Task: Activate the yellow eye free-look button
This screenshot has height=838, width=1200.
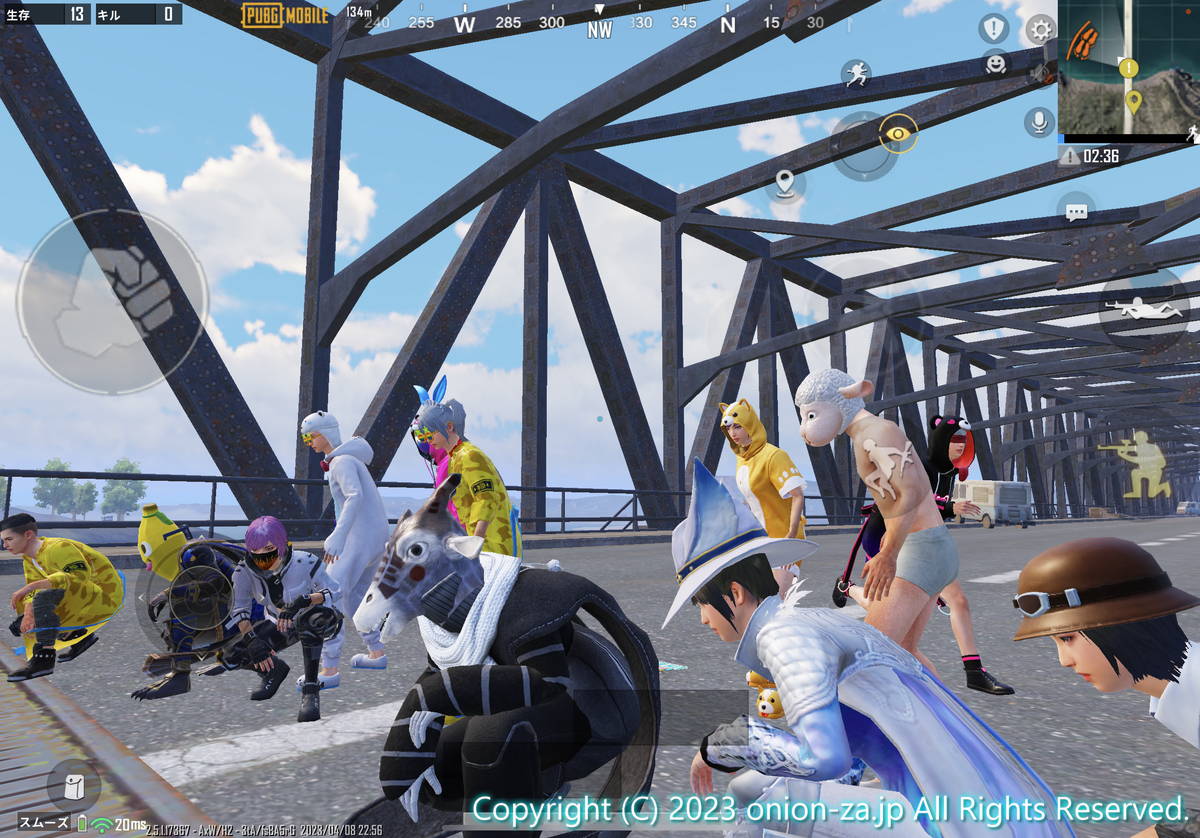Action: (898, 133)
